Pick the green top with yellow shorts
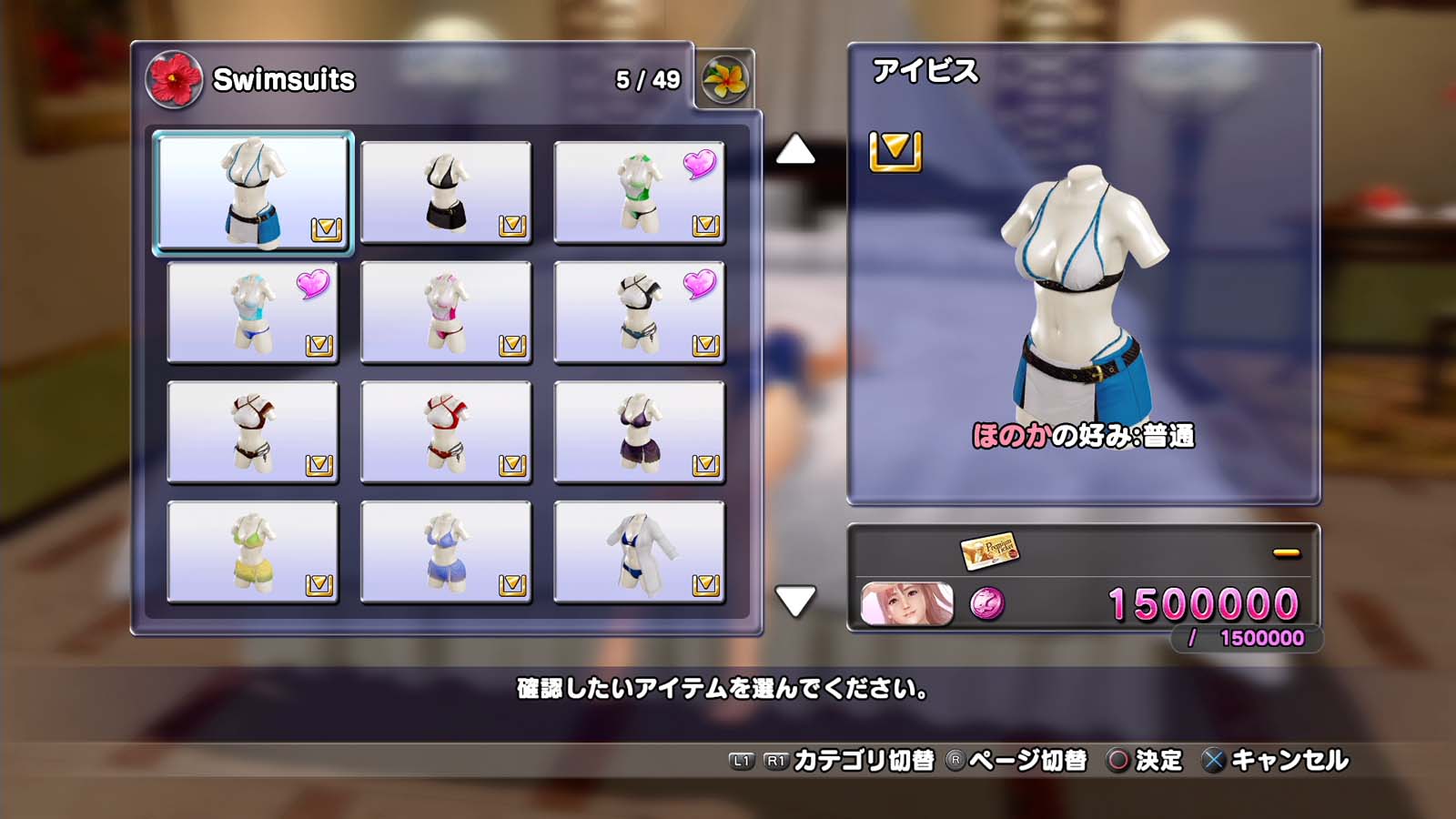 click(x=252, y=552)
